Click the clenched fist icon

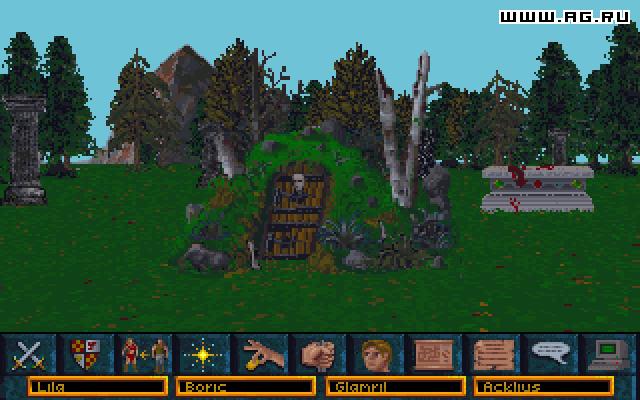click(x=319, y=354)
